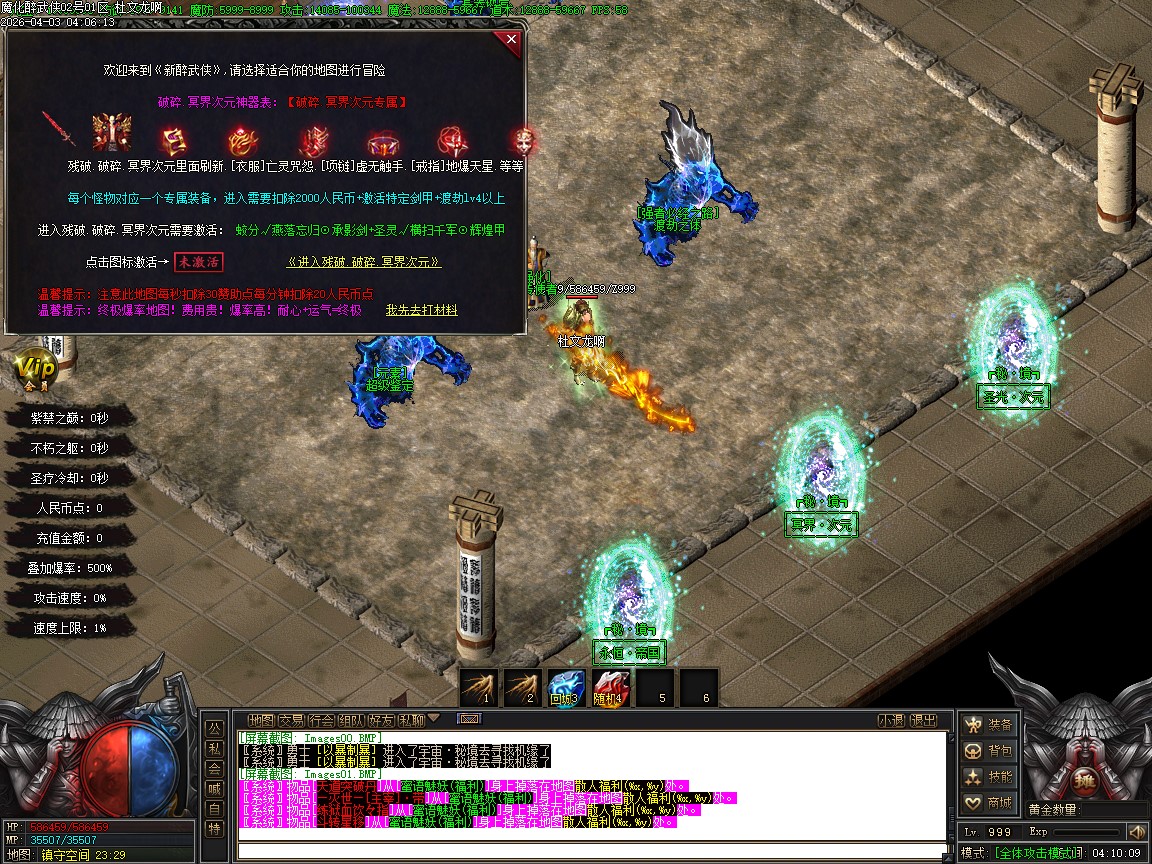Click the 退出 exit button

924,720
